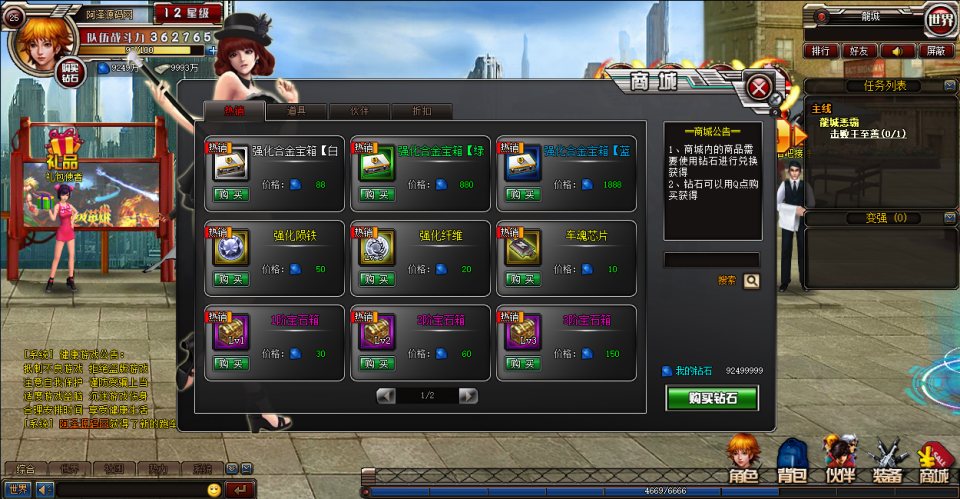Select the 折扣 discount tab

click(421, 112)
